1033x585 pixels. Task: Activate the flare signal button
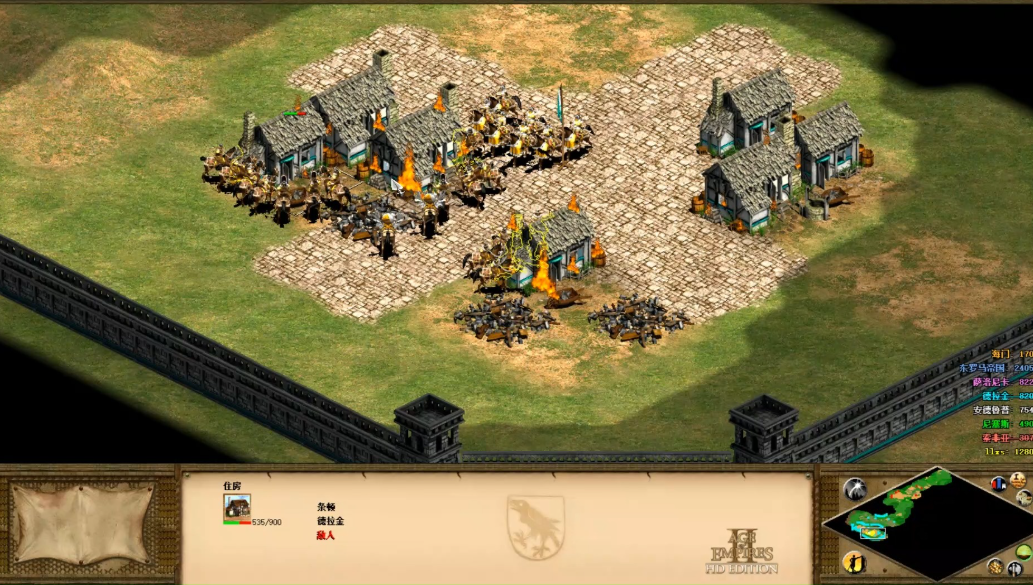[x=855, y=488]
